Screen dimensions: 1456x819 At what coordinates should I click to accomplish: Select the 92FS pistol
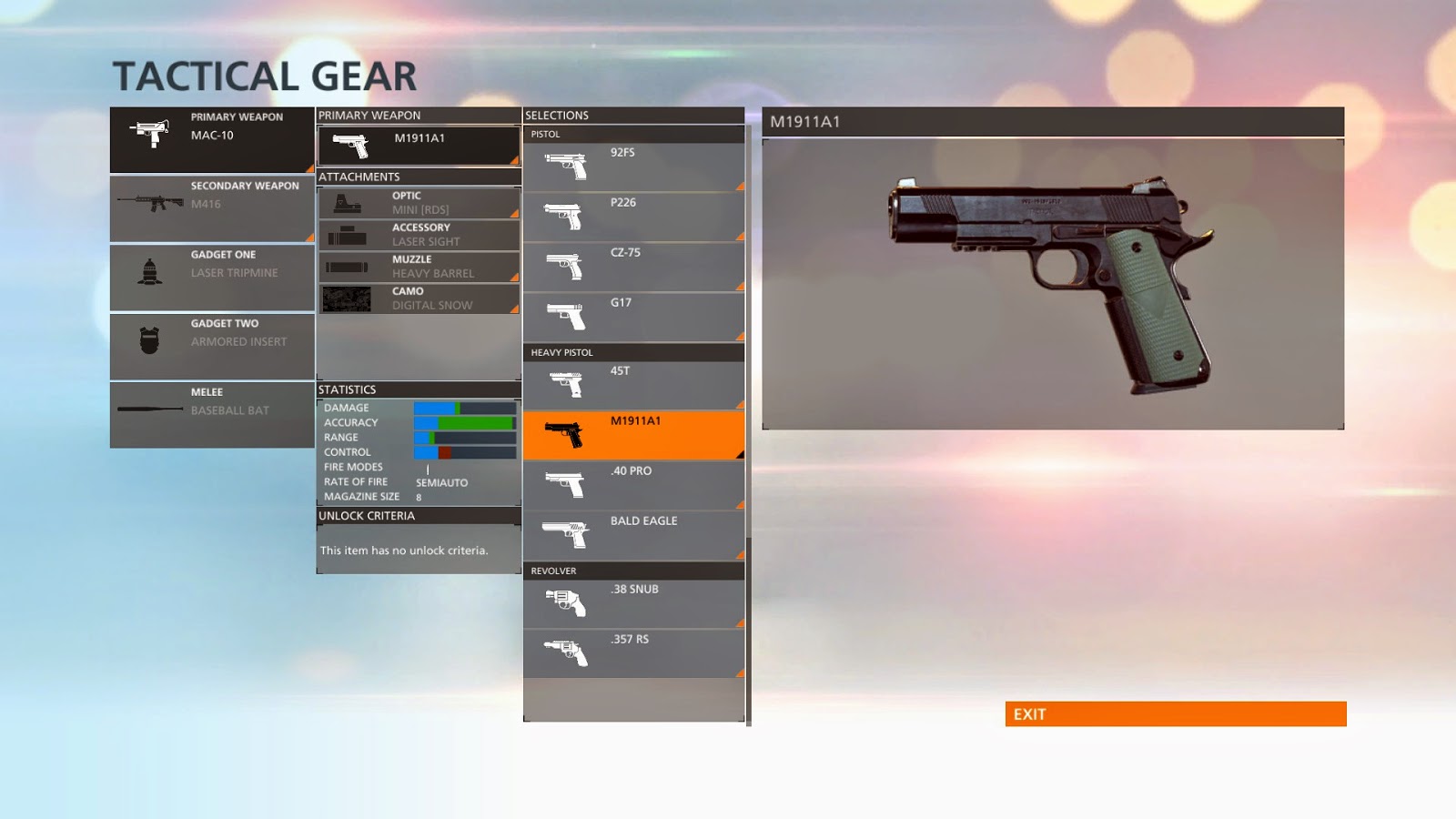pos(633,167)
